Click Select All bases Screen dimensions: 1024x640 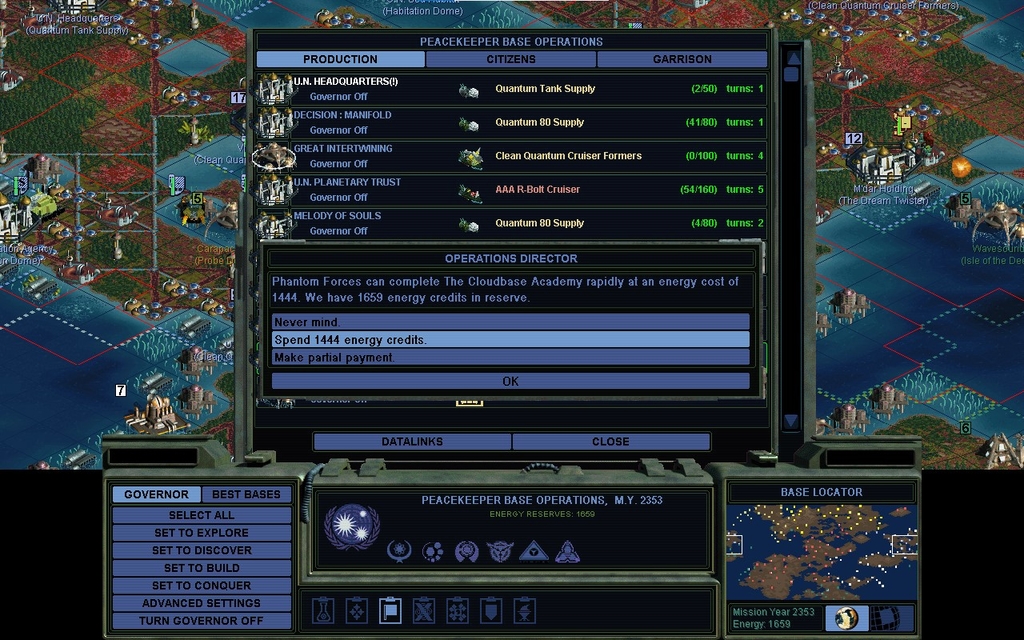pos(201,515)
